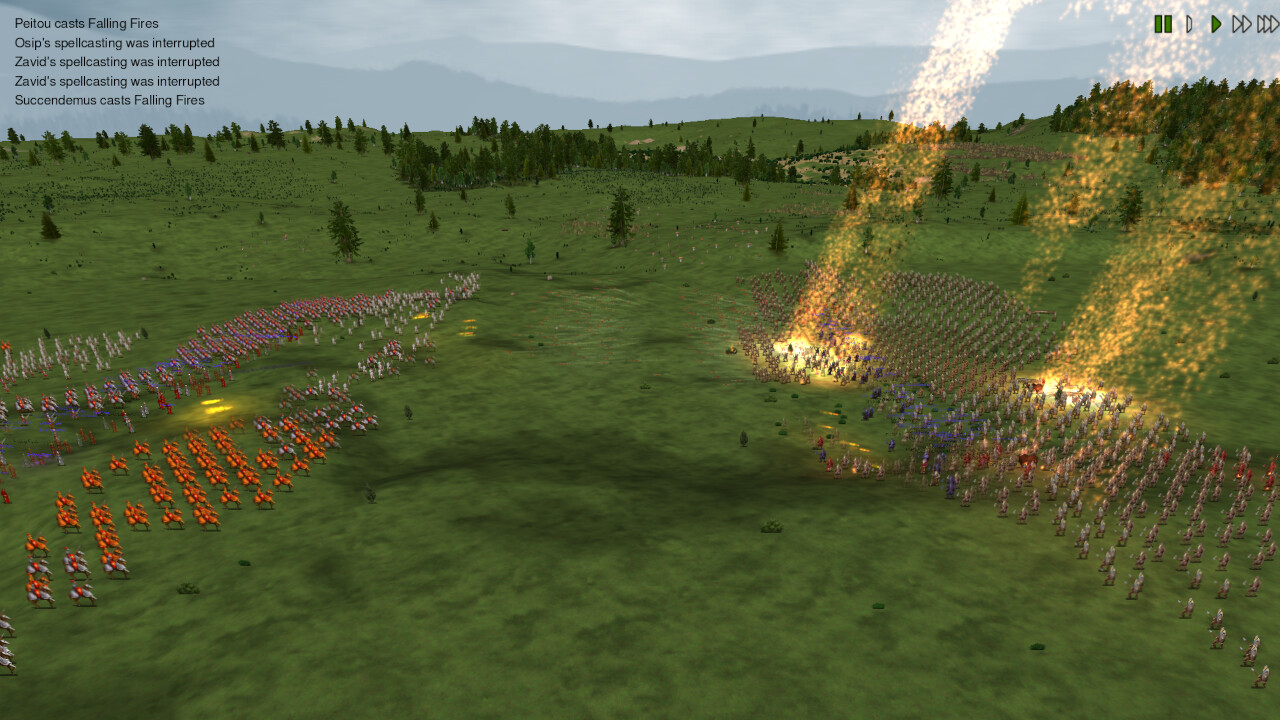Resume playback with the green play arrow

1214,25
